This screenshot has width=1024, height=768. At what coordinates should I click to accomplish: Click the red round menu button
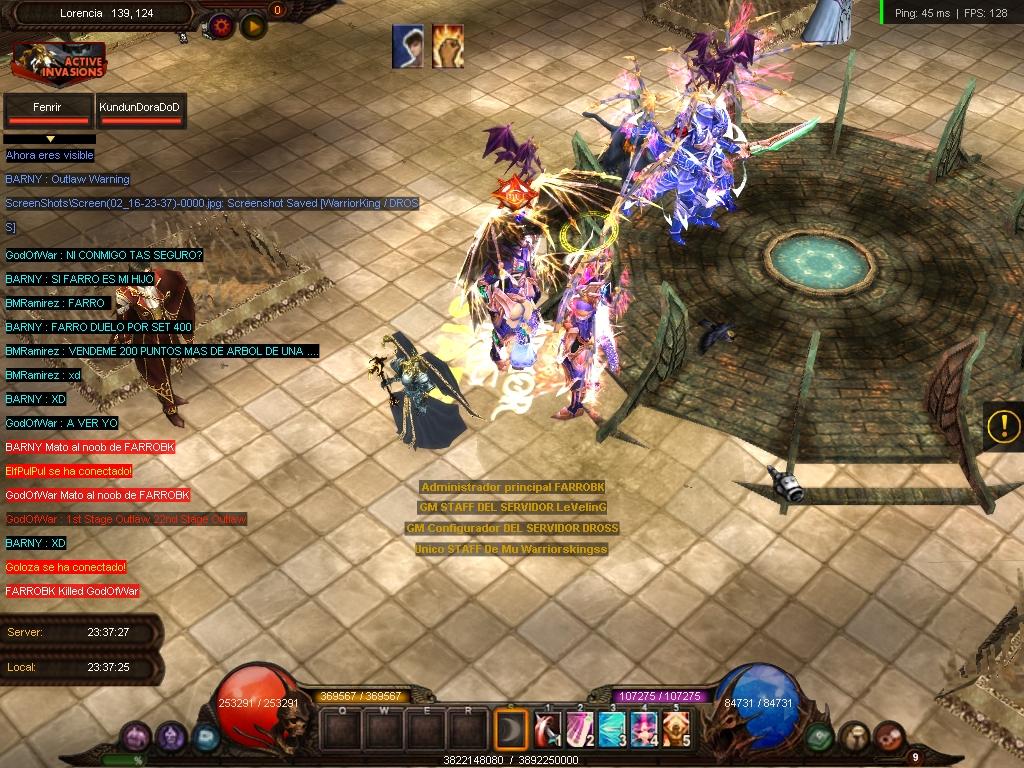(888, 738)
